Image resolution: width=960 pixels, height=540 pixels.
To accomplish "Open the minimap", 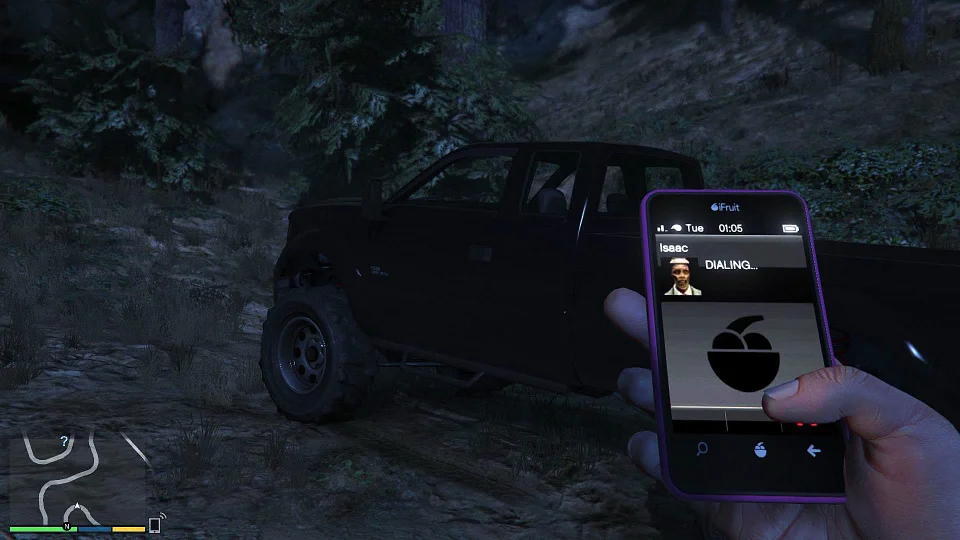I will tap(78, 476).
